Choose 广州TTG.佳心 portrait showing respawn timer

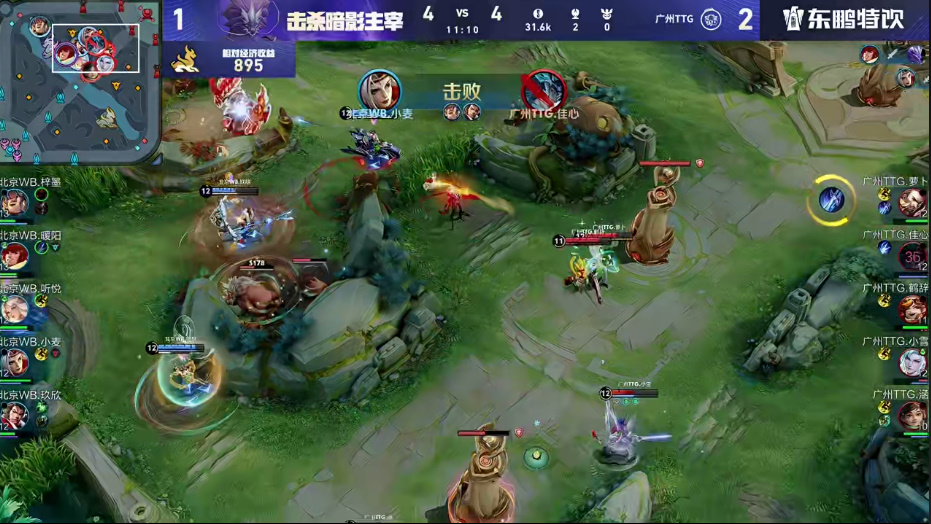click(911, 256)
